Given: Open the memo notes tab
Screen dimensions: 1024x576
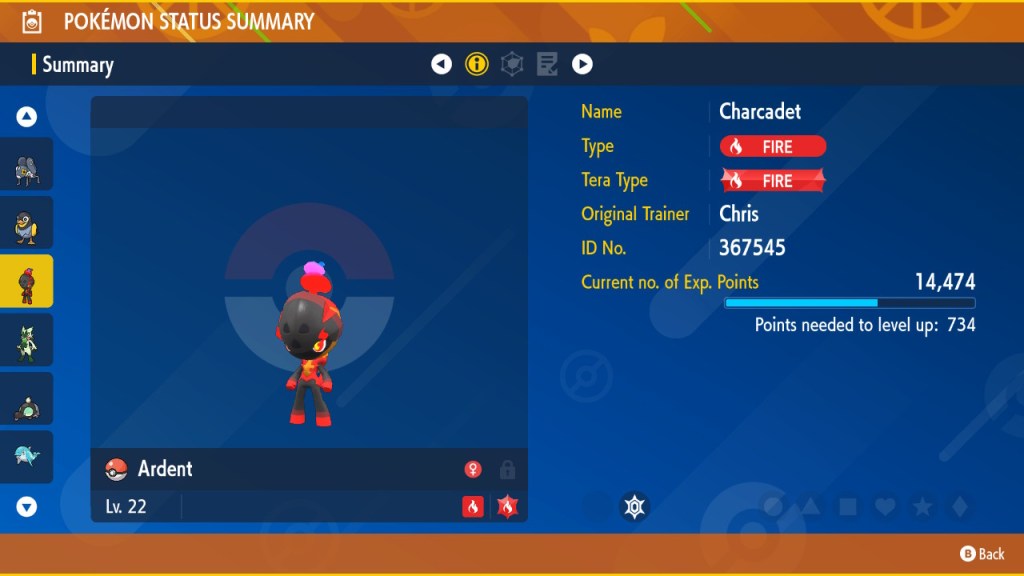Looking at the screenshot, I should (x=547, y=65).
